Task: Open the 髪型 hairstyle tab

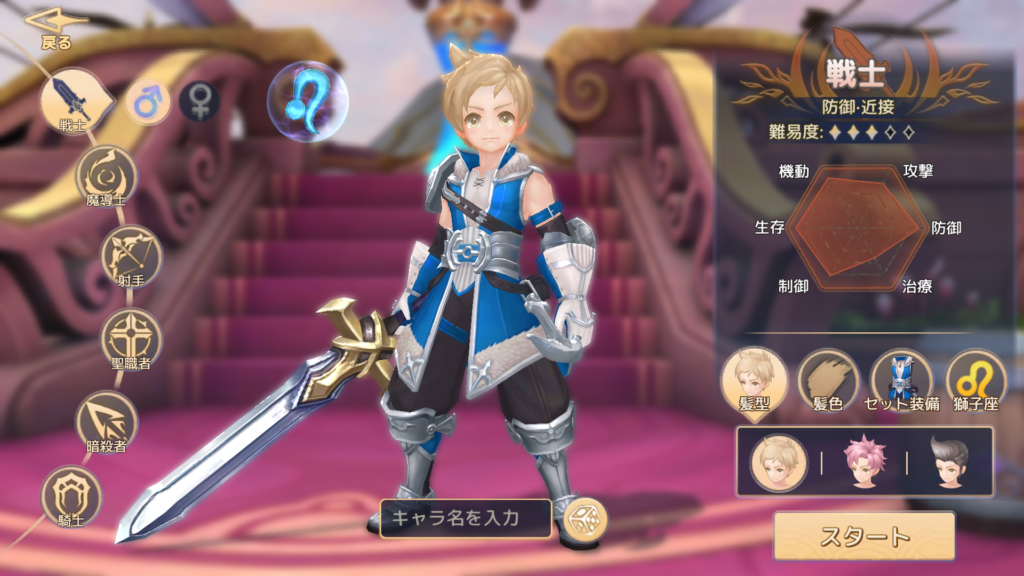Action: [754, 380]
